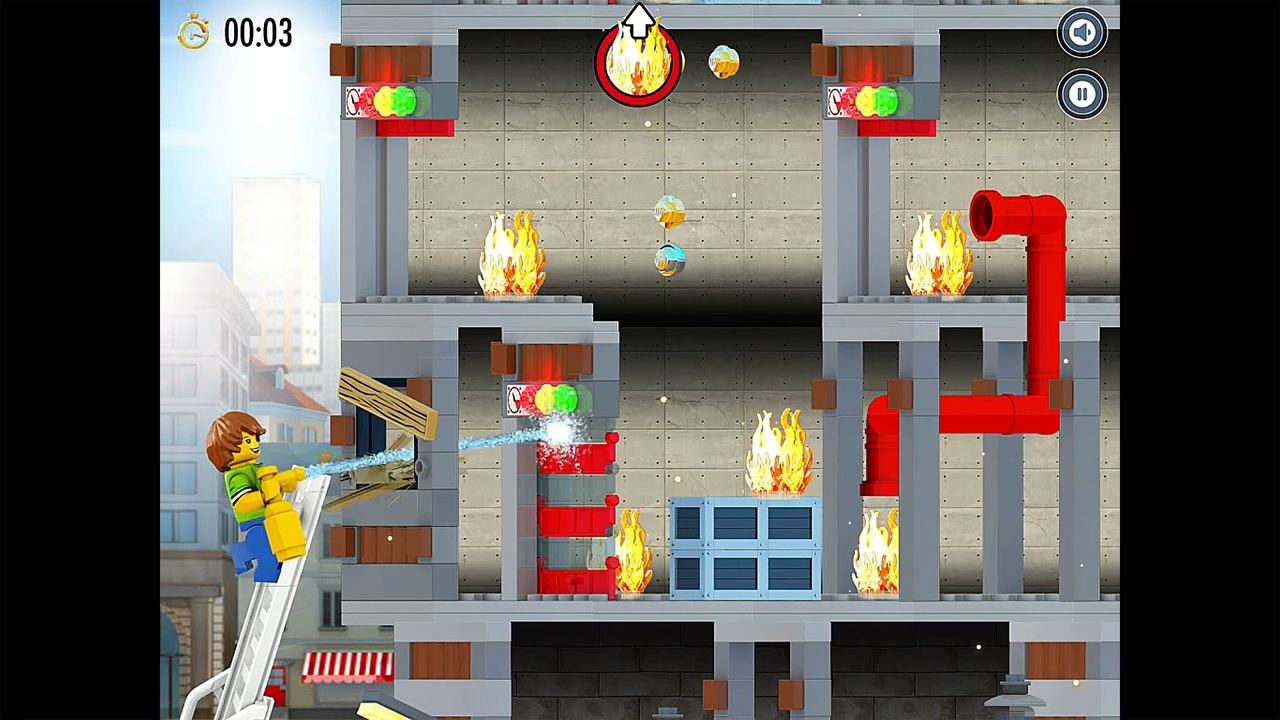Image resolution: width=1280 pixels, height=720 pixels.
Task: Click the up arrow above the fire counter
Action: click(639, 17)
